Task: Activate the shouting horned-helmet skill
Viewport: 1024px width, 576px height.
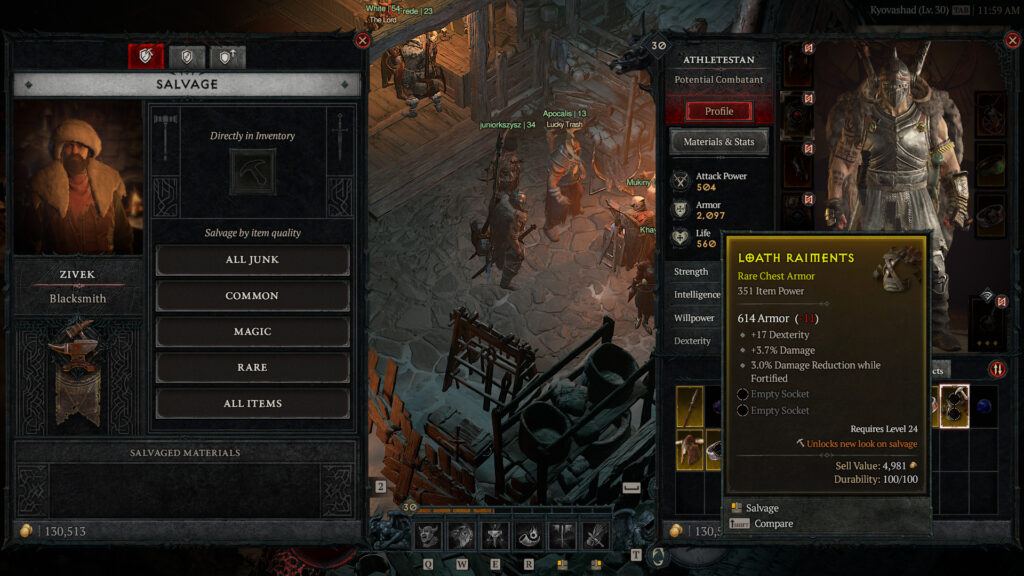Action: click(429, 536)
